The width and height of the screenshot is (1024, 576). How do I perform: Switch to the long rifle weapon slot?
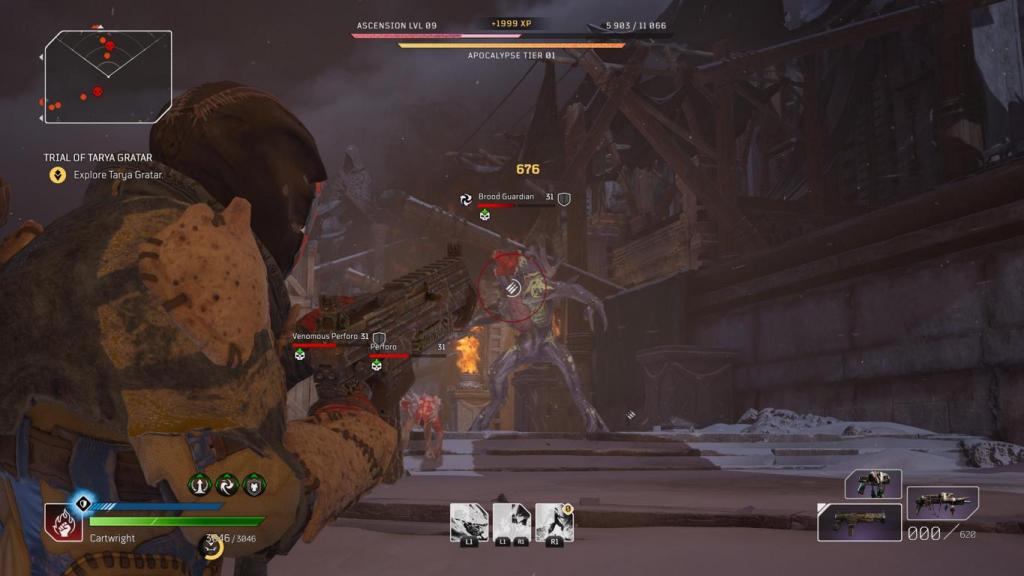click(942, 502)
